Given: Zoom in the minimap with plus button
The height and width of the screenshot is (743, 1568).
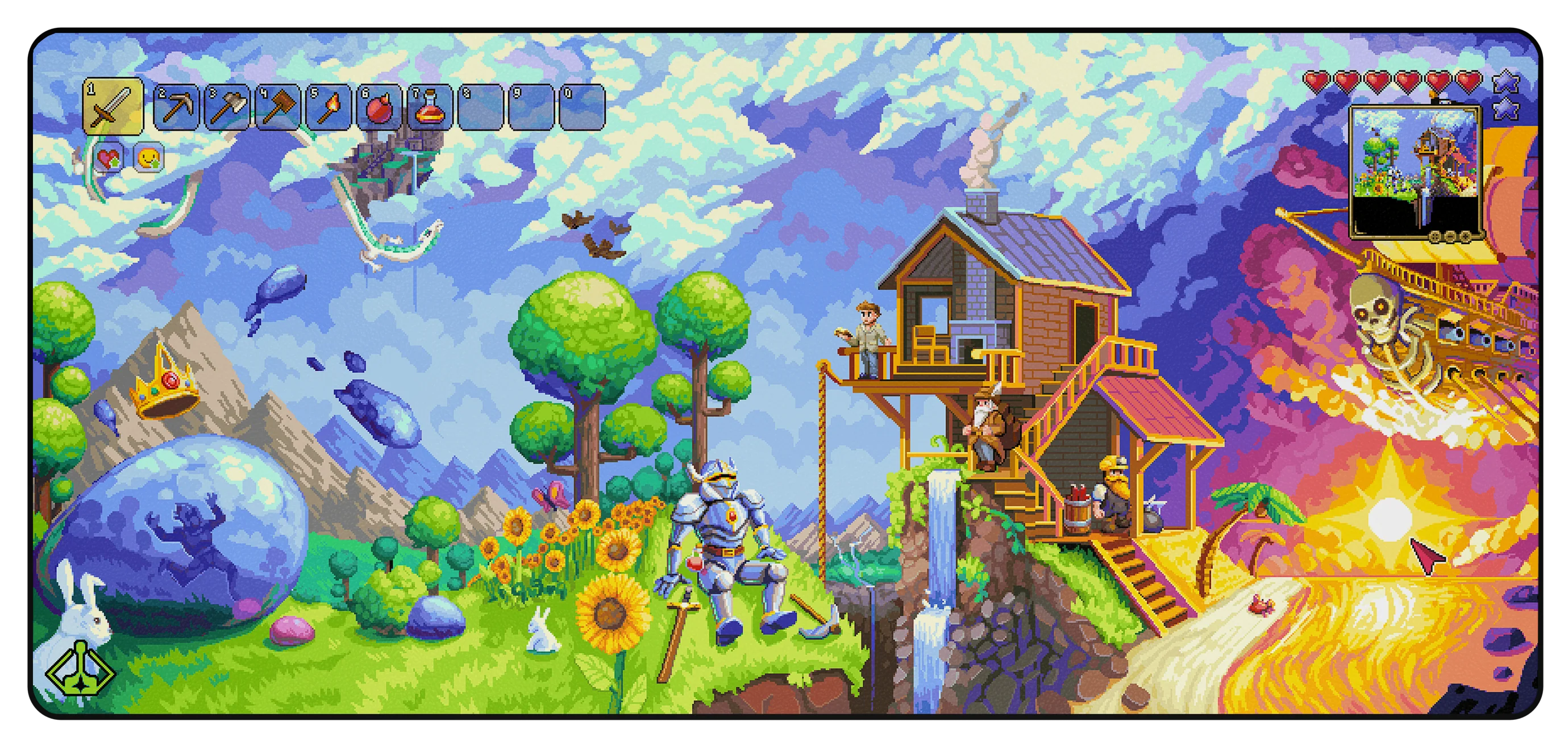Looking at the screenshot, I should point(1466,237).
